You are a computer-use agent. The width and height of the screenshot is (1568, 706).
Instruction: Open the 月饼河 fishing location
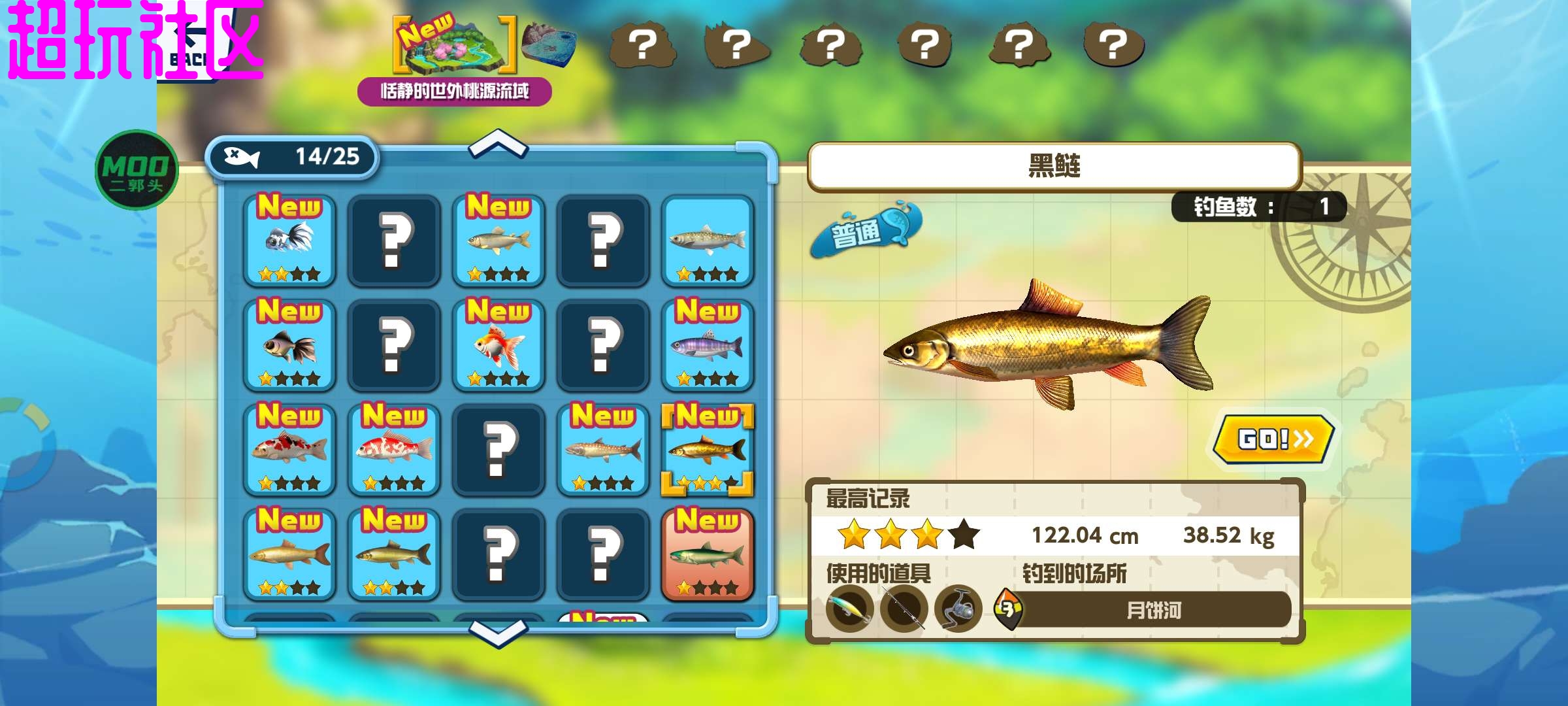coord(1152,611)
